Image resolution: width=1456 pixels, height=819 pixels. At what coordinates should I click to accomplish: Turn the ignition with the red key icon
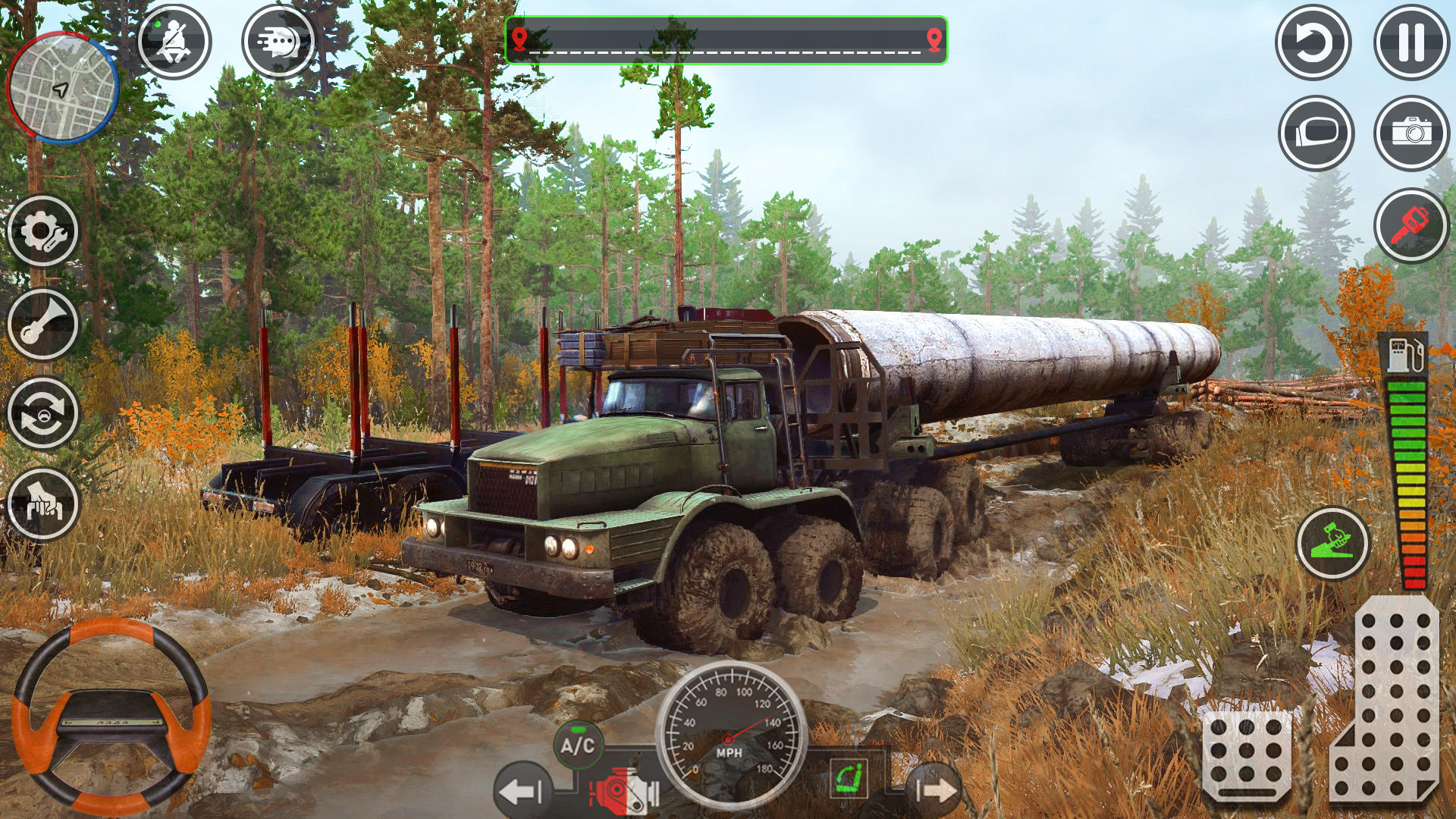(x=1410, y=224)
